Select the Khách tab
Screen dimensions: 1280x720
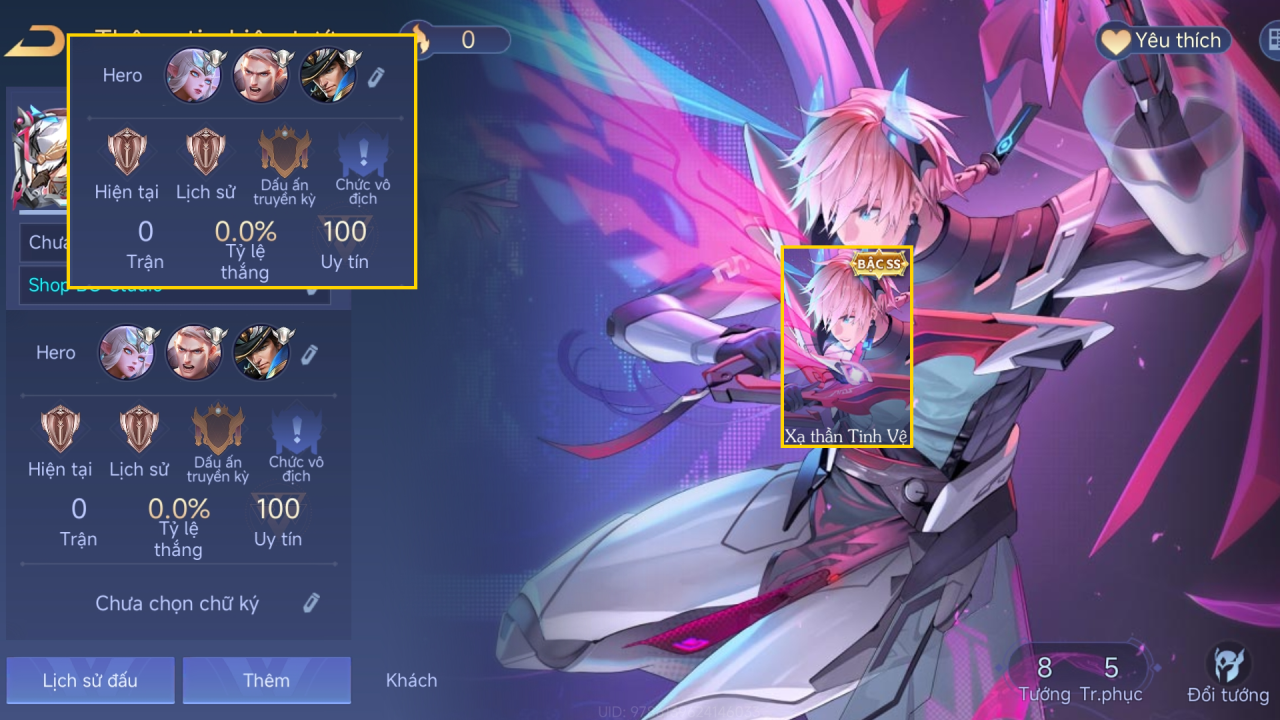411,680
